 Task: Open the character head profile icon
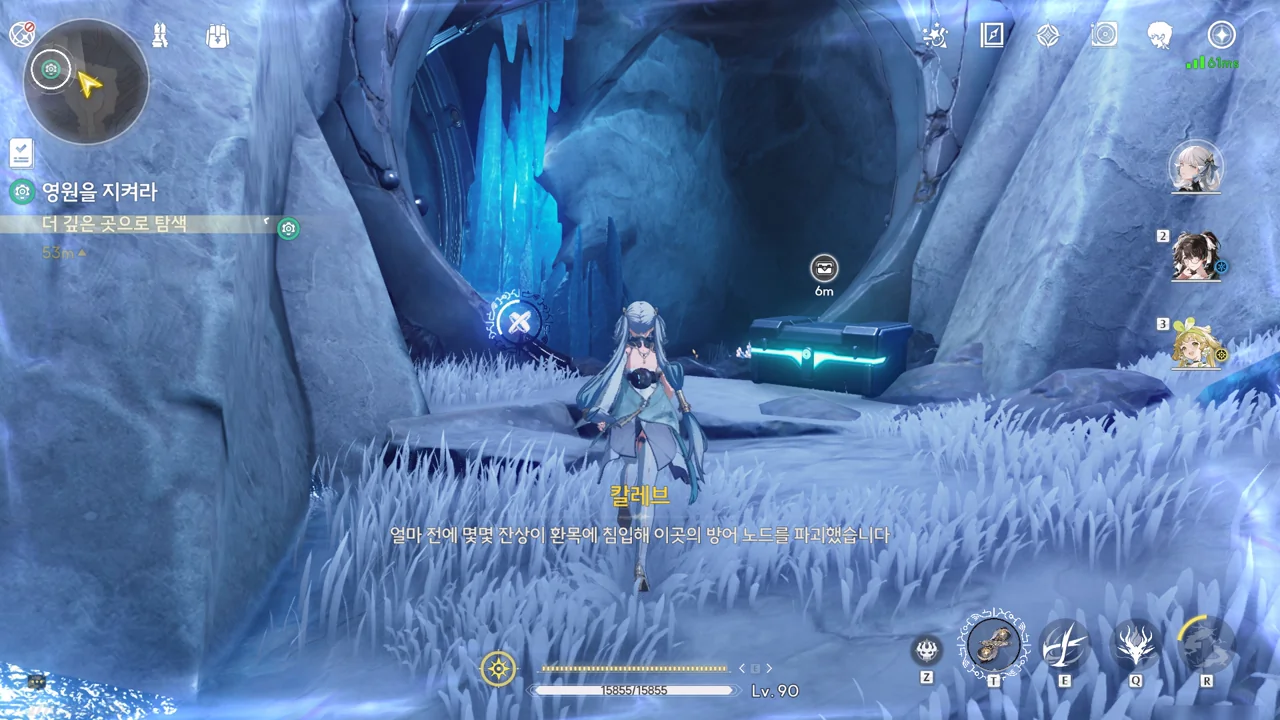[1160, 36]
